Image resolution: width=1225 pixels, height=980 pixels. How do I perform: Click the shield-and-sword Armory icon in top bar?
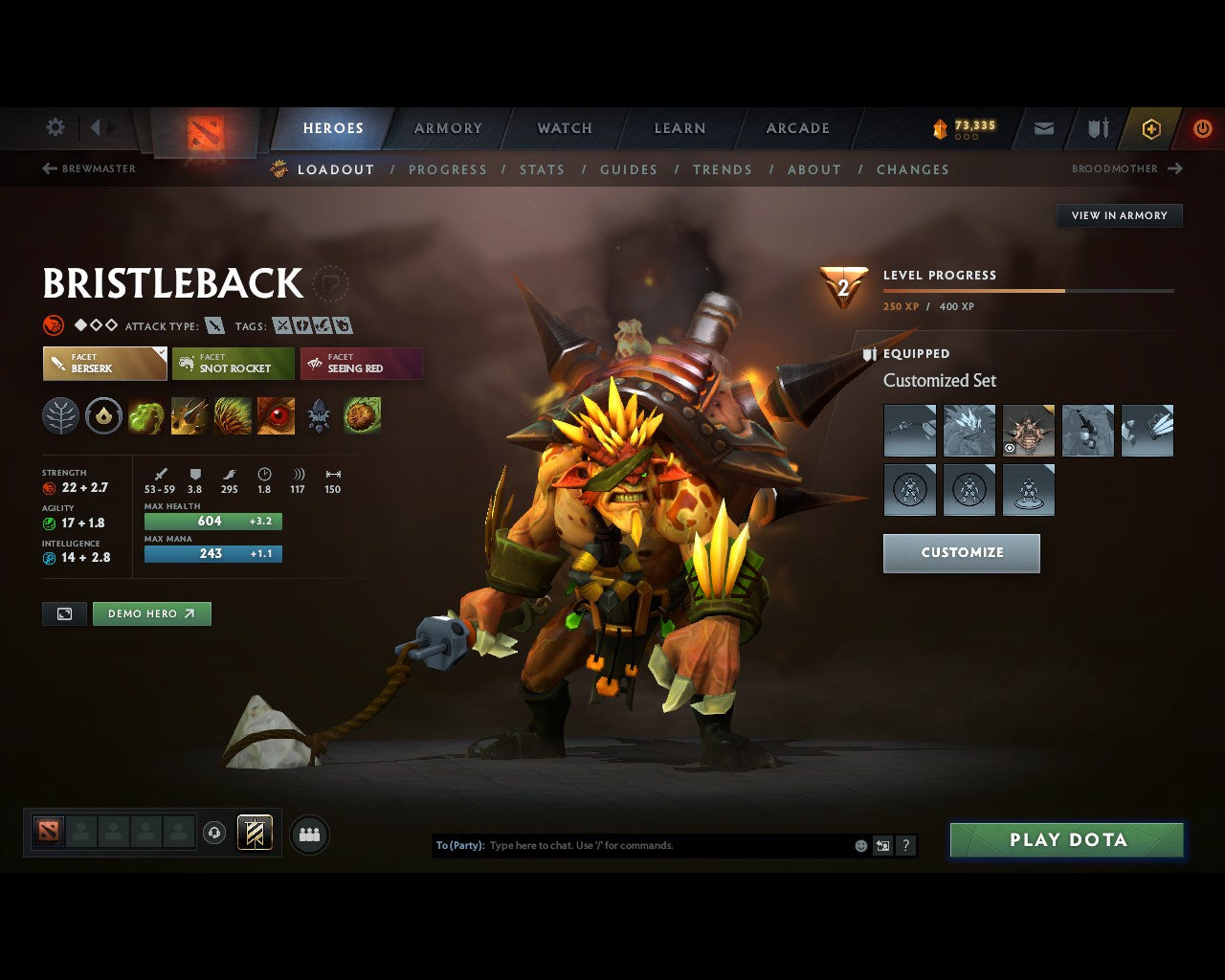pyautogui.click(x=1097, y=129)
